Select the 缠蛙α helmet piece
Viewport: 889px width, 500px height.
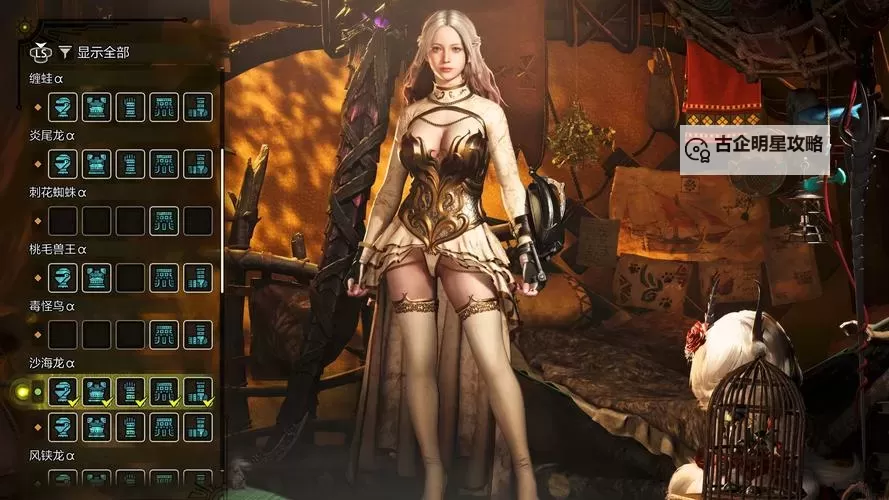(63, 107)
